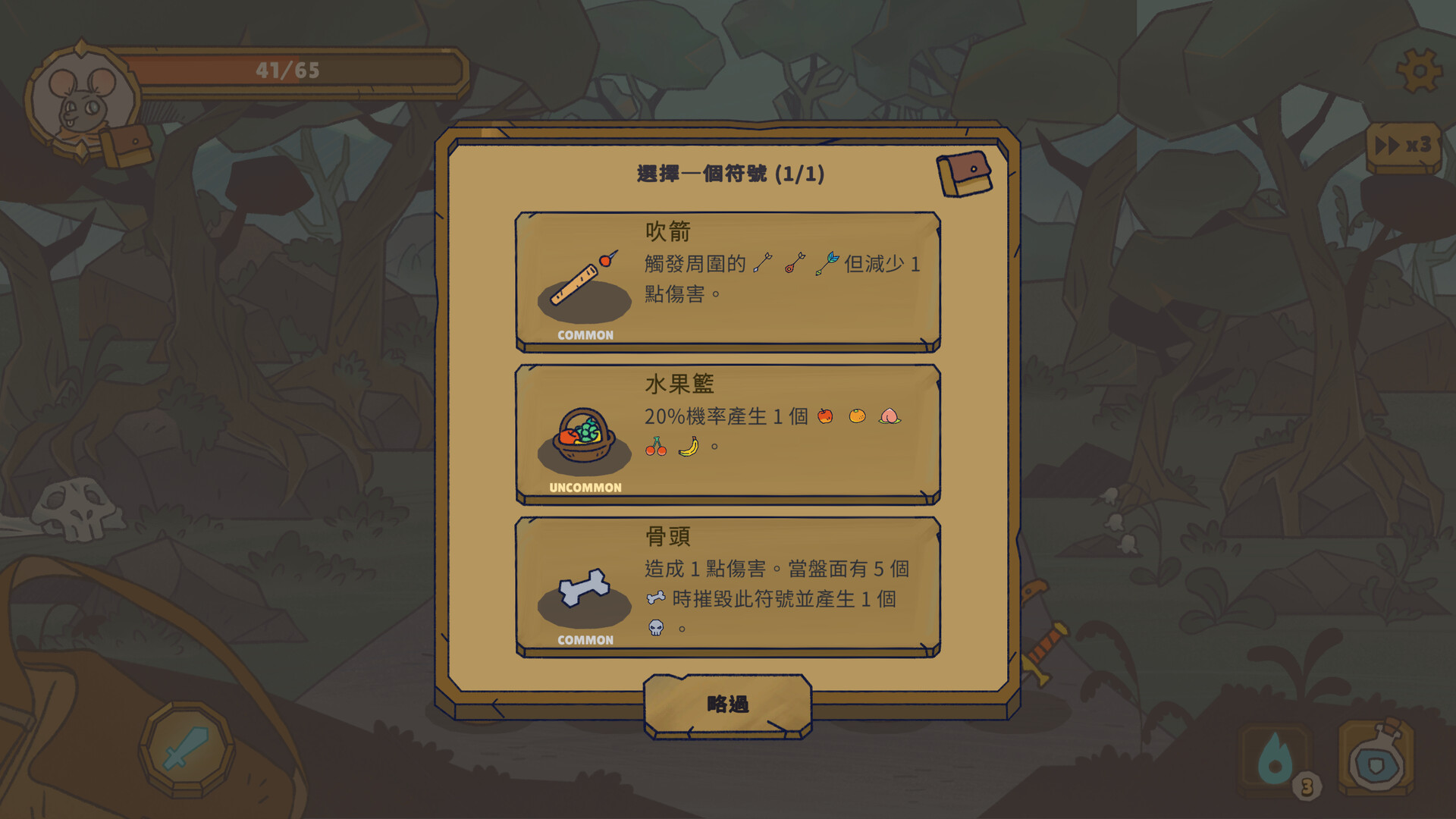
Task: Select the 水果籃 fruit basket card
Action: 727,435
